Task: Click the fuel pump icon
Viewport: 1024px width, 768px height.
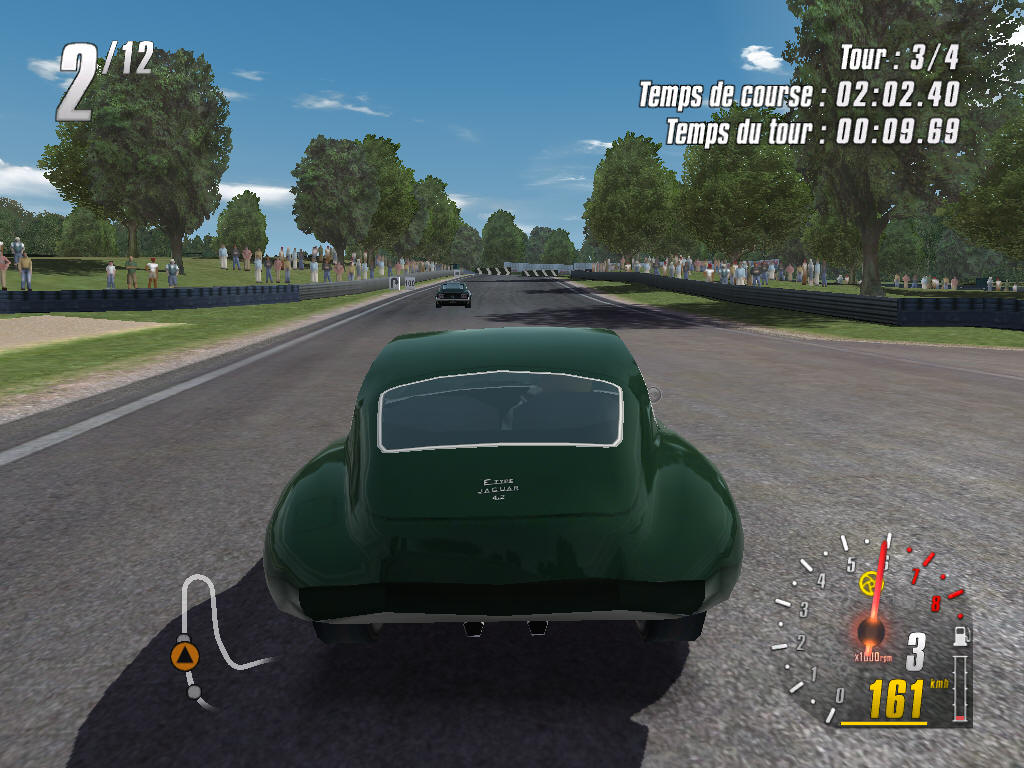Action: click(x=961, y=634)
